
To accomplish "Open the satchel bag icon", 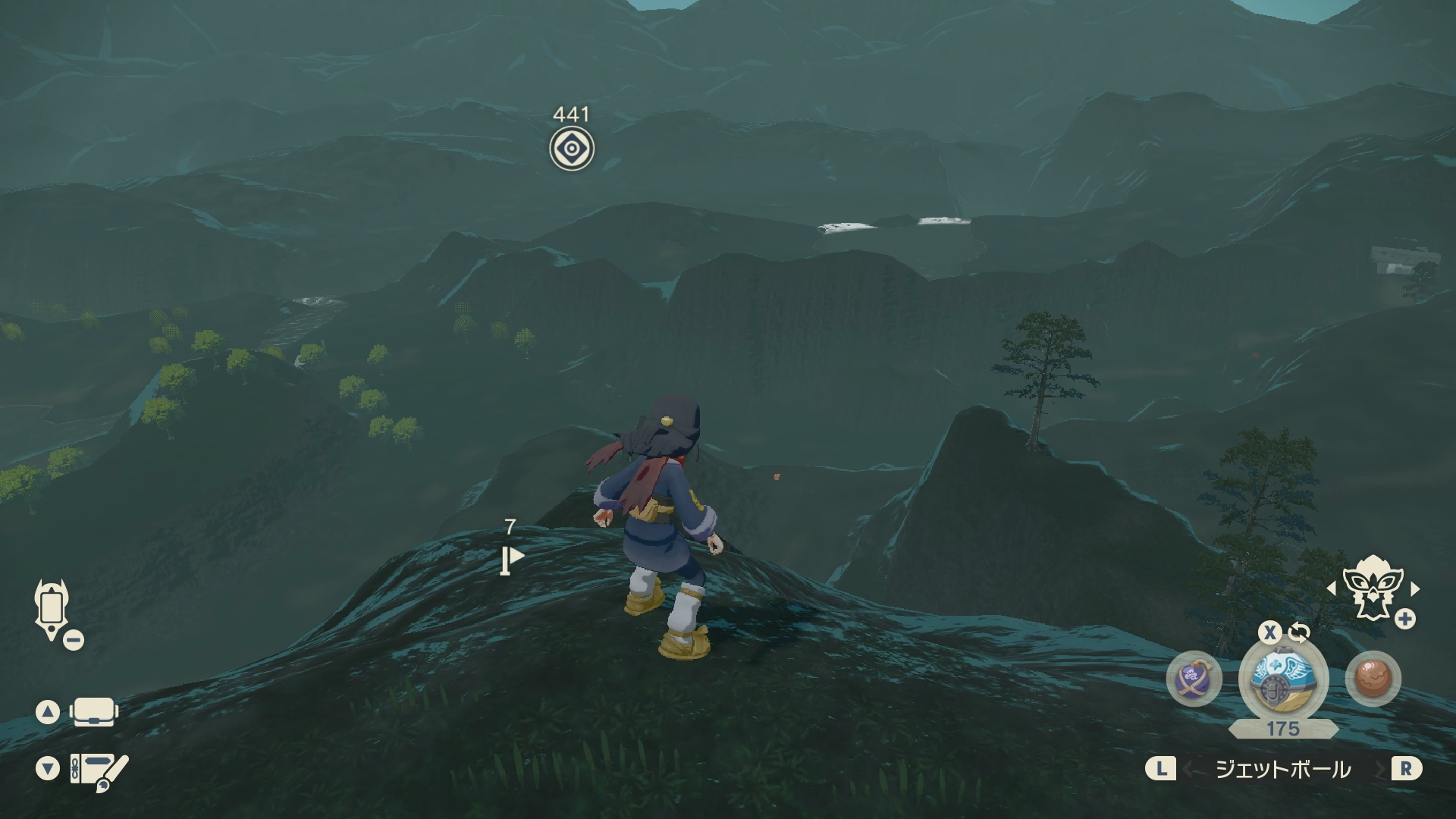I will tap(94, 712).
